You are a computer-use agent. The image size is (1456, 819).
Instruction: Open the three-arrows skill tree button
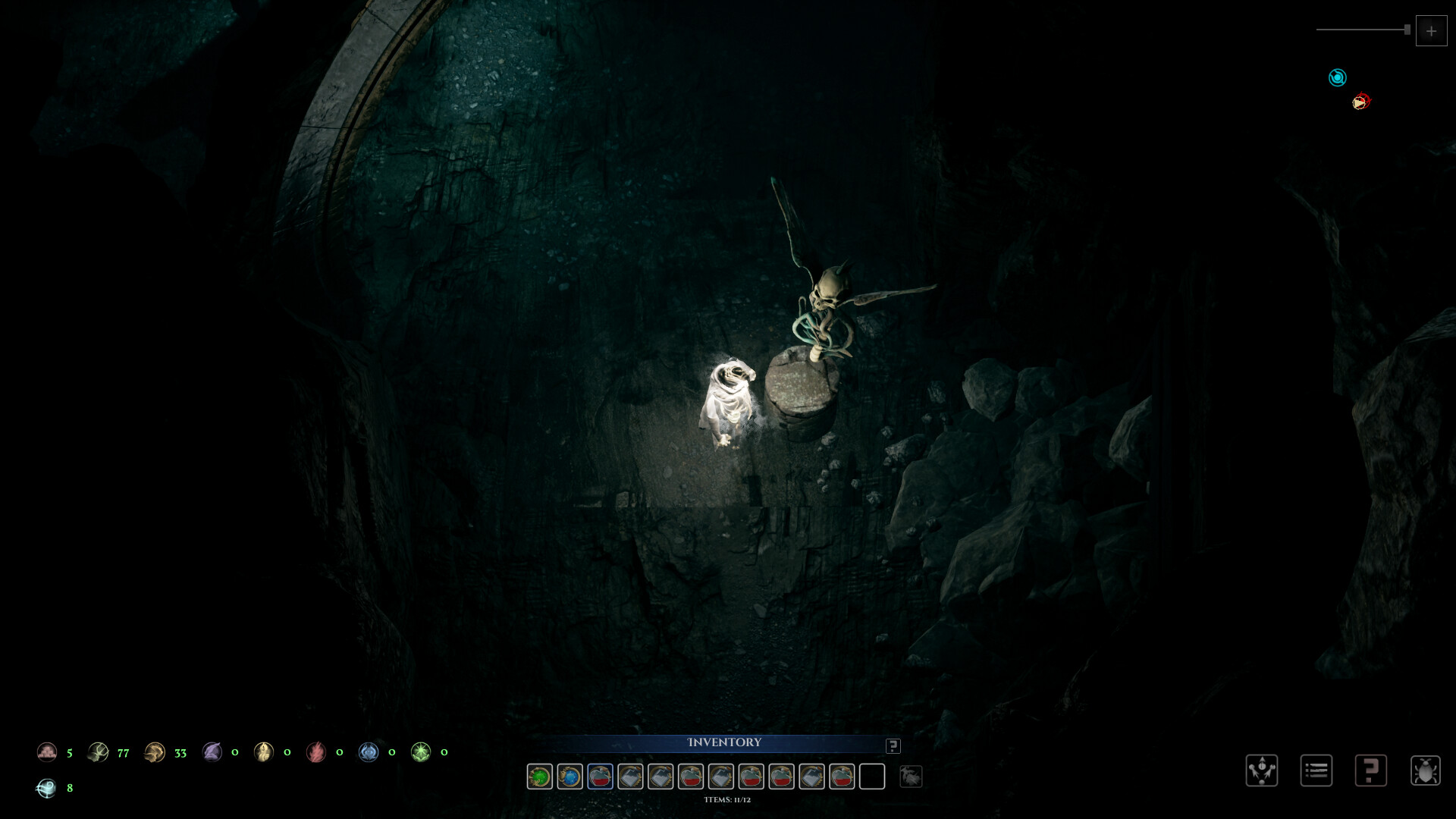coord(1262,770)
